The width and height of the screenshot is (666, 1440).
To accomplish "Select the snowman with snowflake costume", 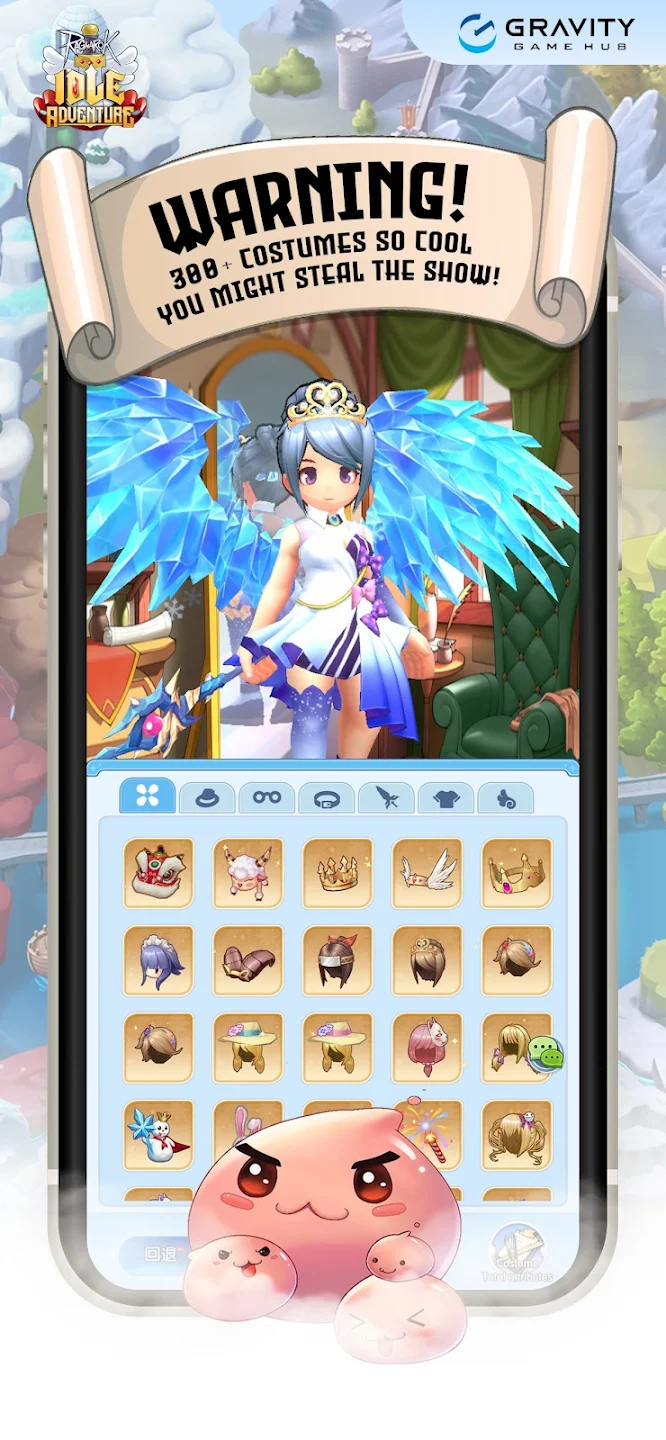I will tap(158, 1134).
